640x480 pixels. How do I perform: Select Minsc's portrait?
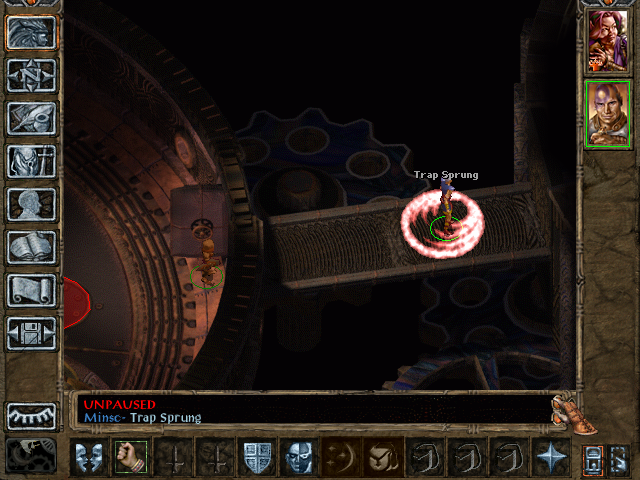point(608,113)
